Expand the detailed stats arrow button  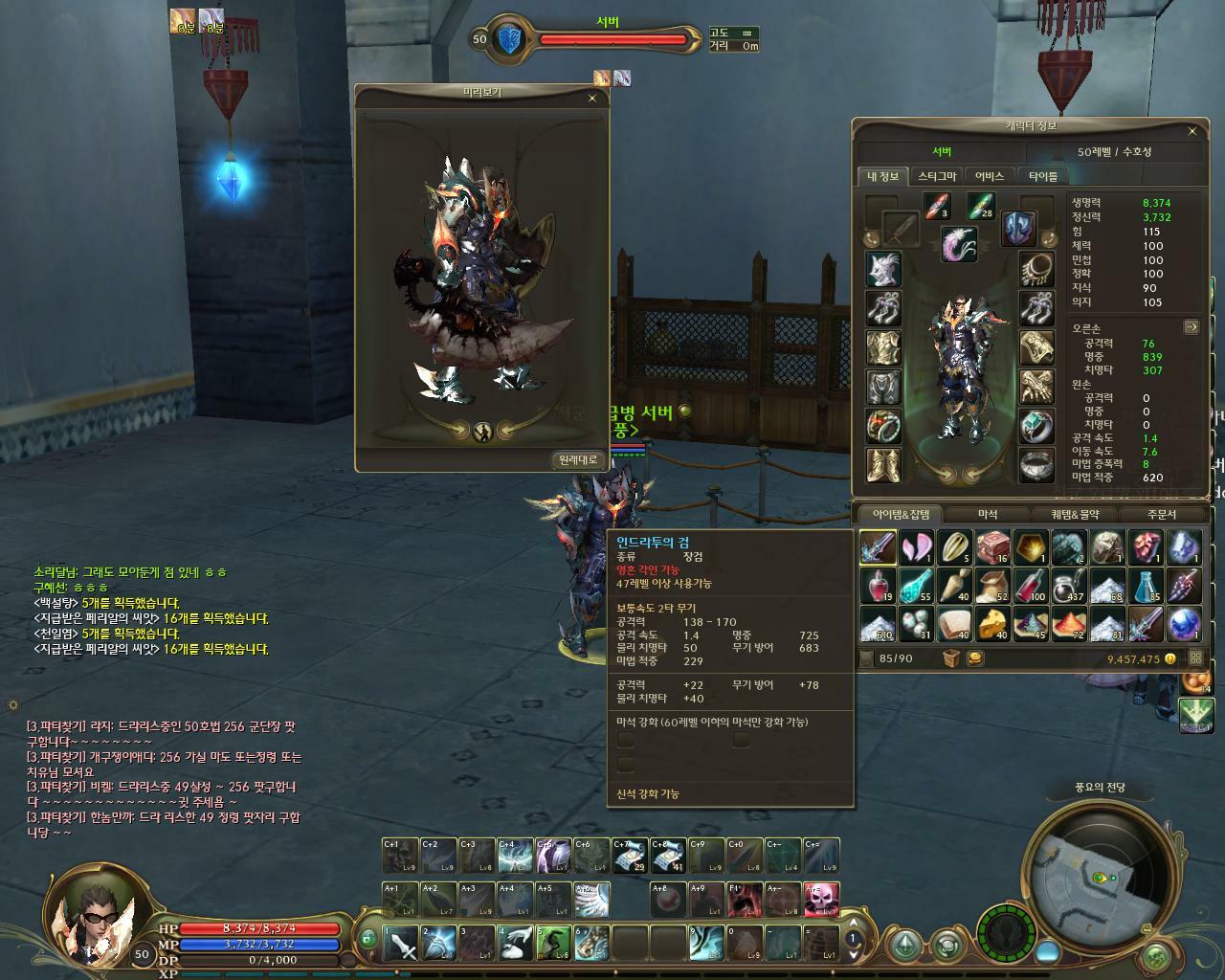pyautogui.click(x=1192, y=326)
